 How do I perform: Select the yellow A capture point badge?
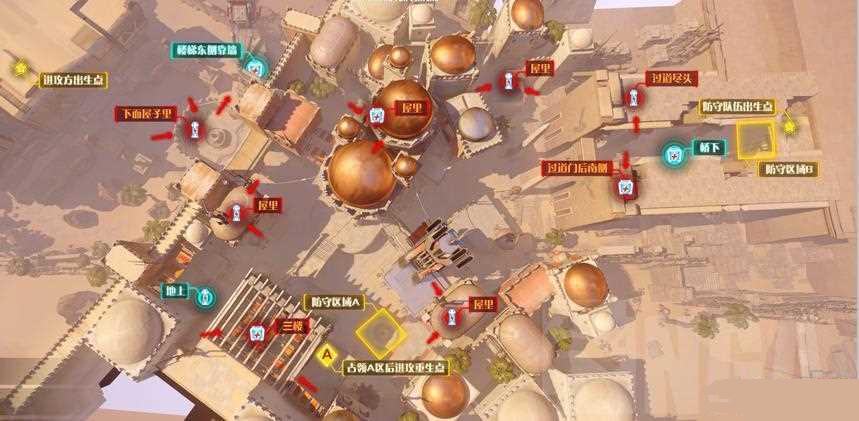(325, 353)
